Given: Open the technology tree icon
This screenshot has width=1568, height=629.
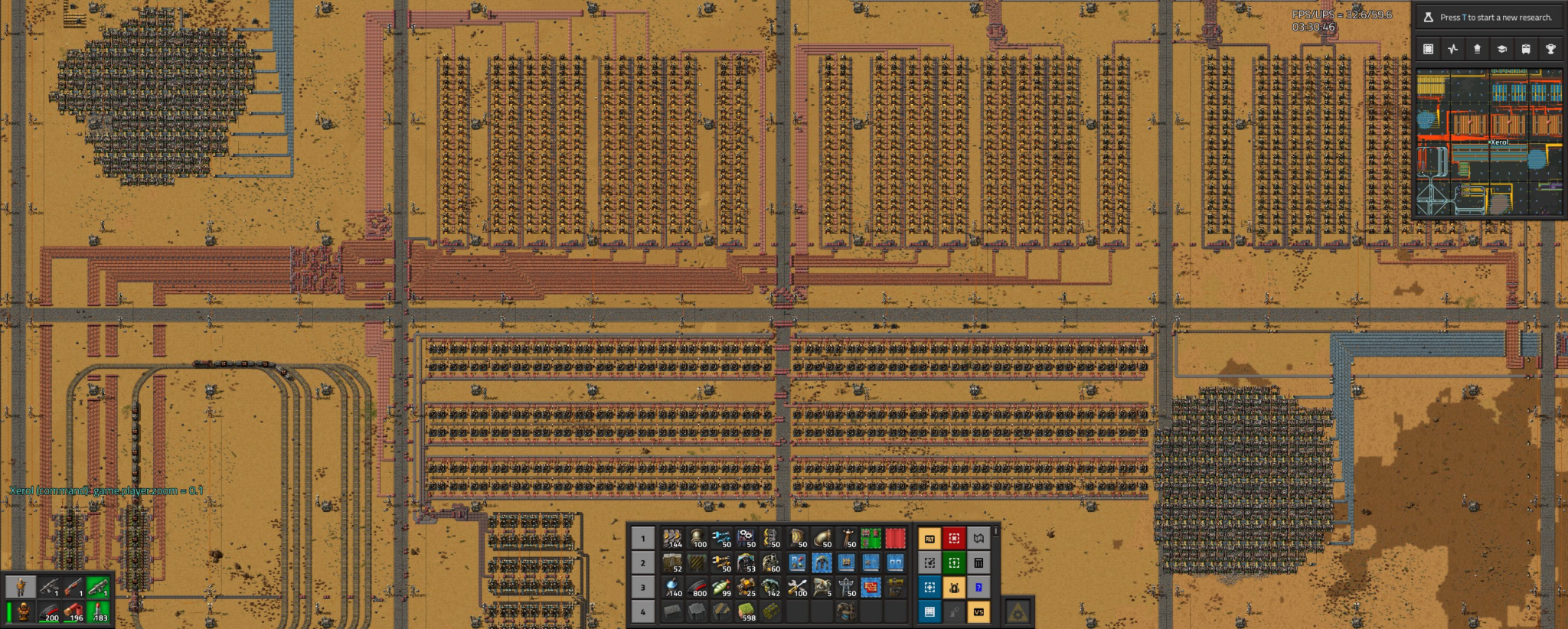Looking at the screenshot, I should (x=1502, y=49).
